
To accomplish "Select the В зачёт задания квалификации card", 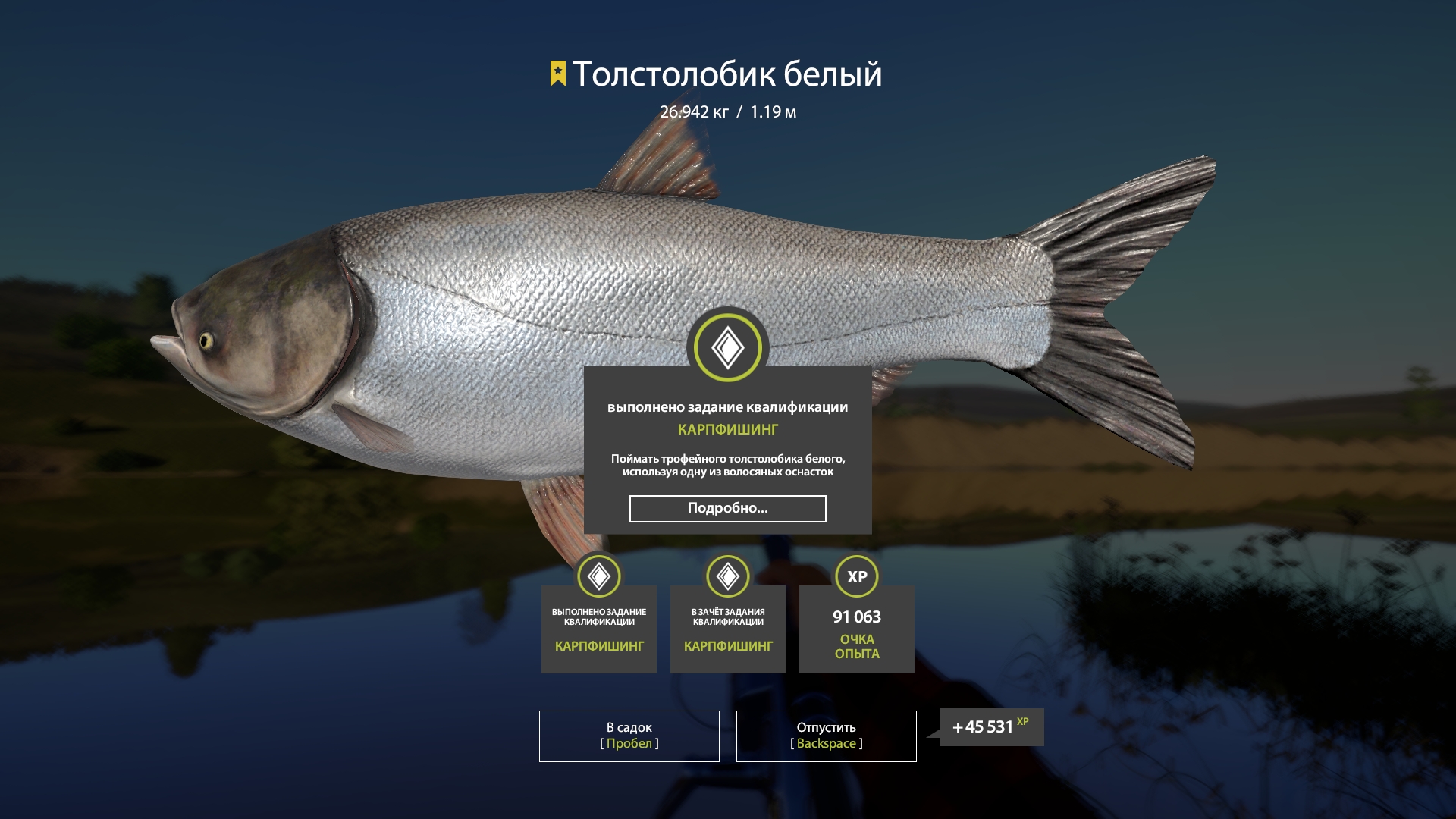I will pos(728,628).
